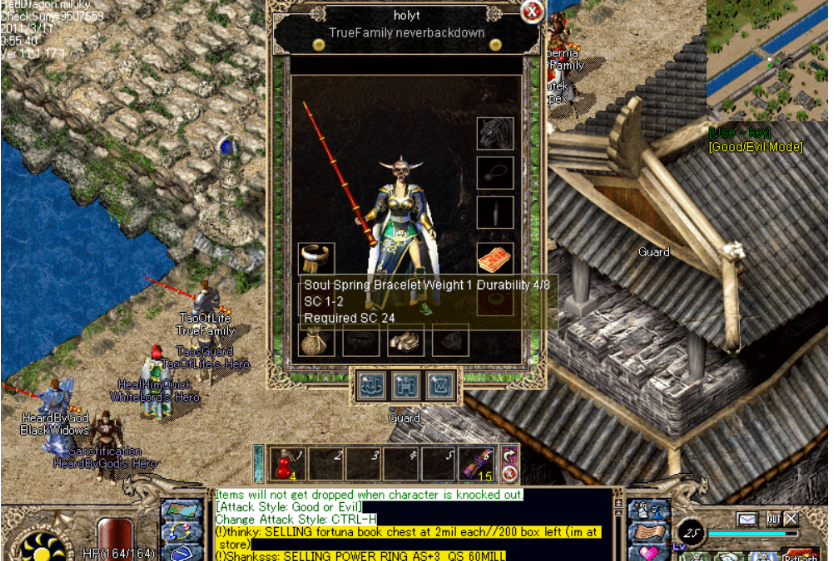Select the equipped boots slot
Image resolution: width=834 pixels, height=561 pixels.
pyautogui.click(x=407, y=341)
